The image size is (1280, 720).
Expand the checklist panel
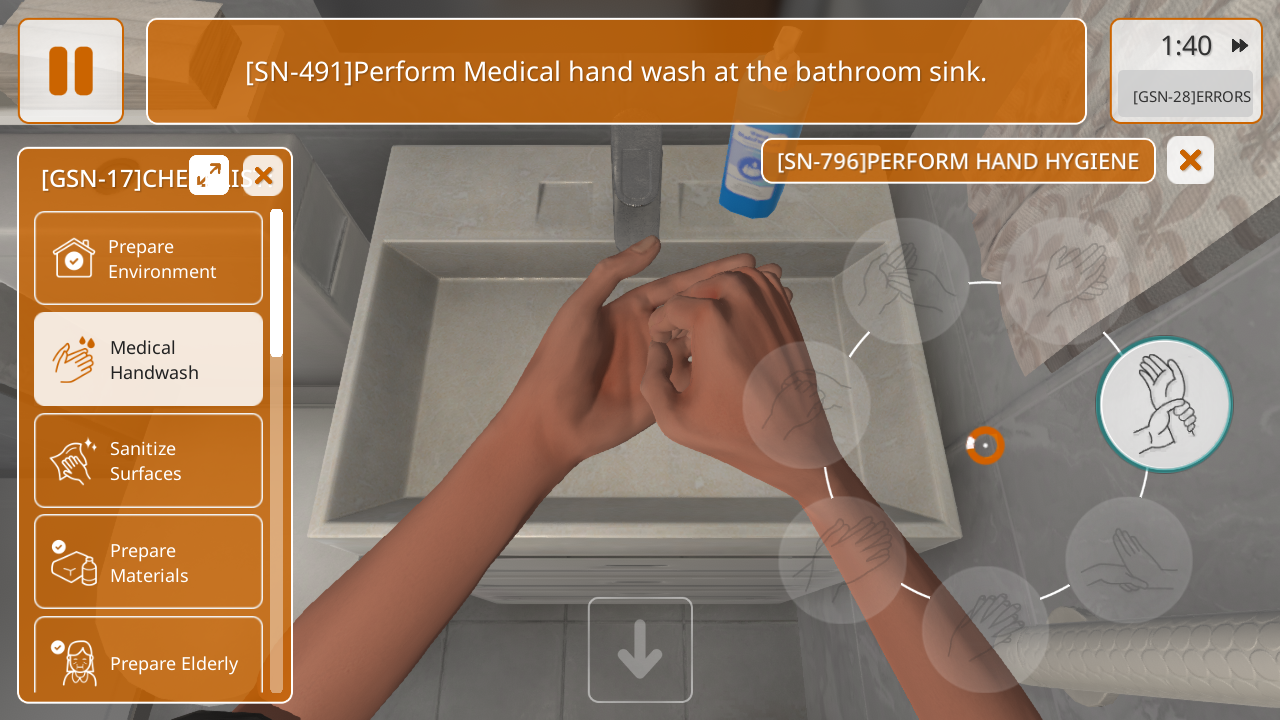(x=209, y=175)
